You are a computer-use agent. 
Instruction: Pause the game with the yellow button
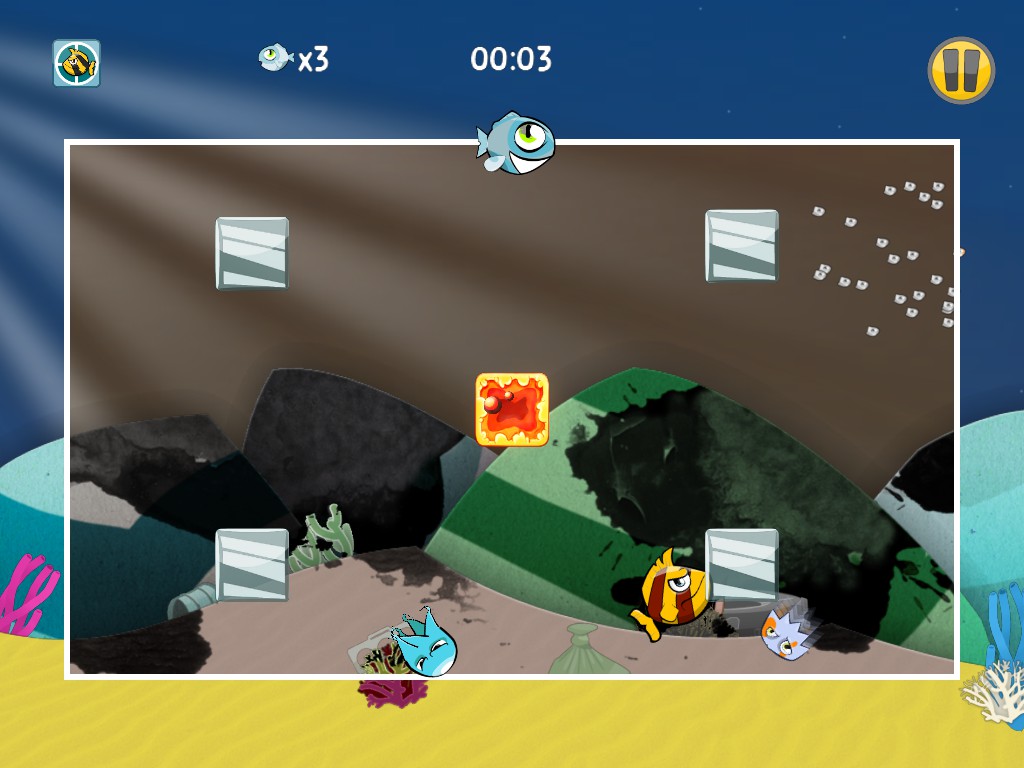961,70
